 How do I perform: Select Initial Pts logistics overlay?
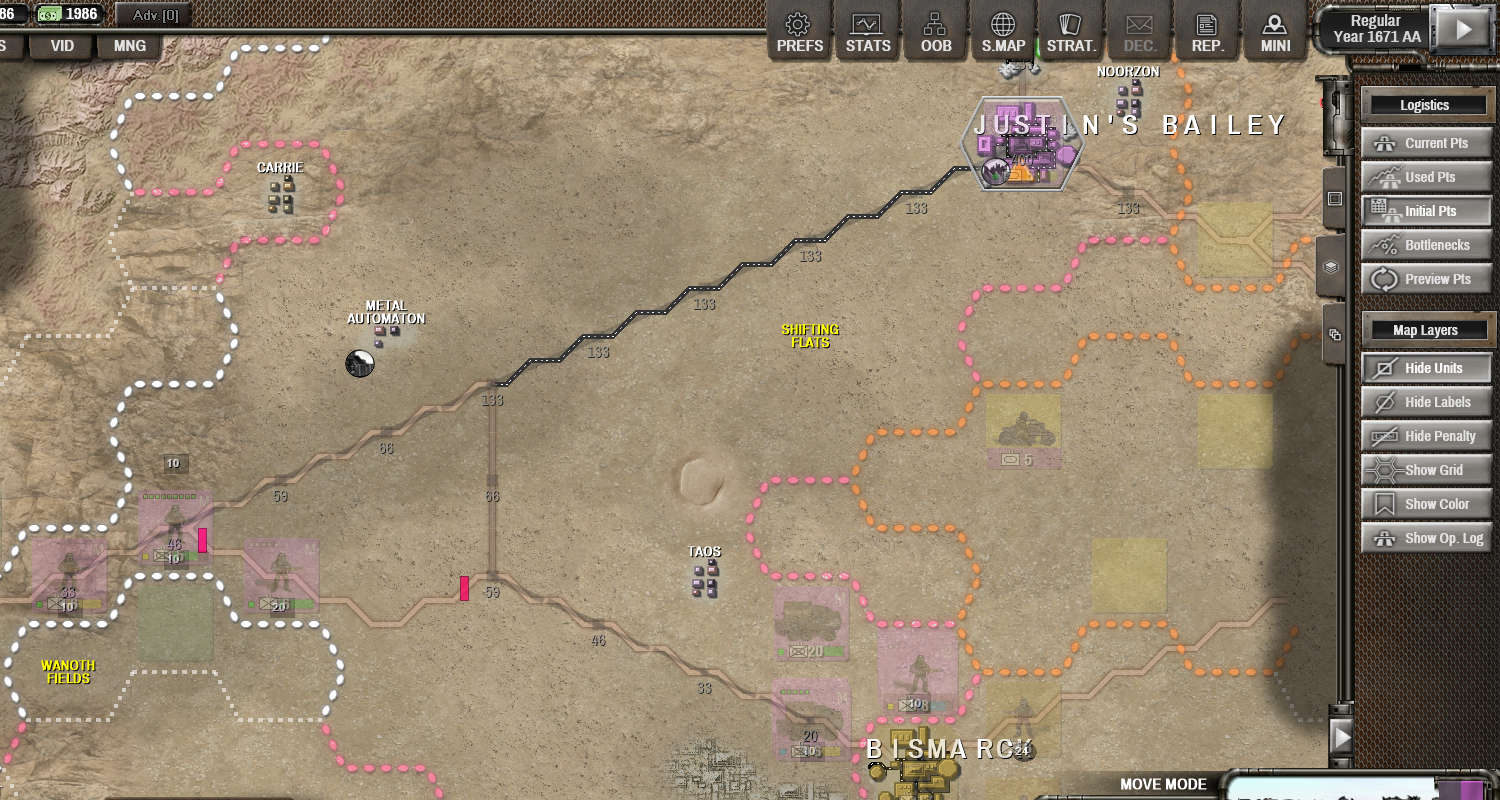pos(1425,211)
